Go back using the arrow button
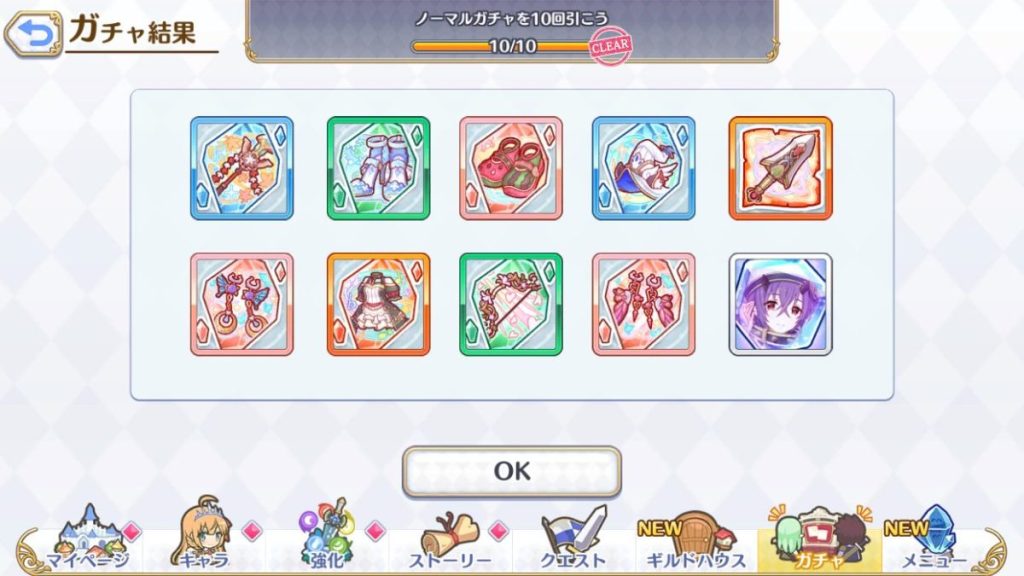This screenshot has height=576, width=1024. tap(33, 36)
